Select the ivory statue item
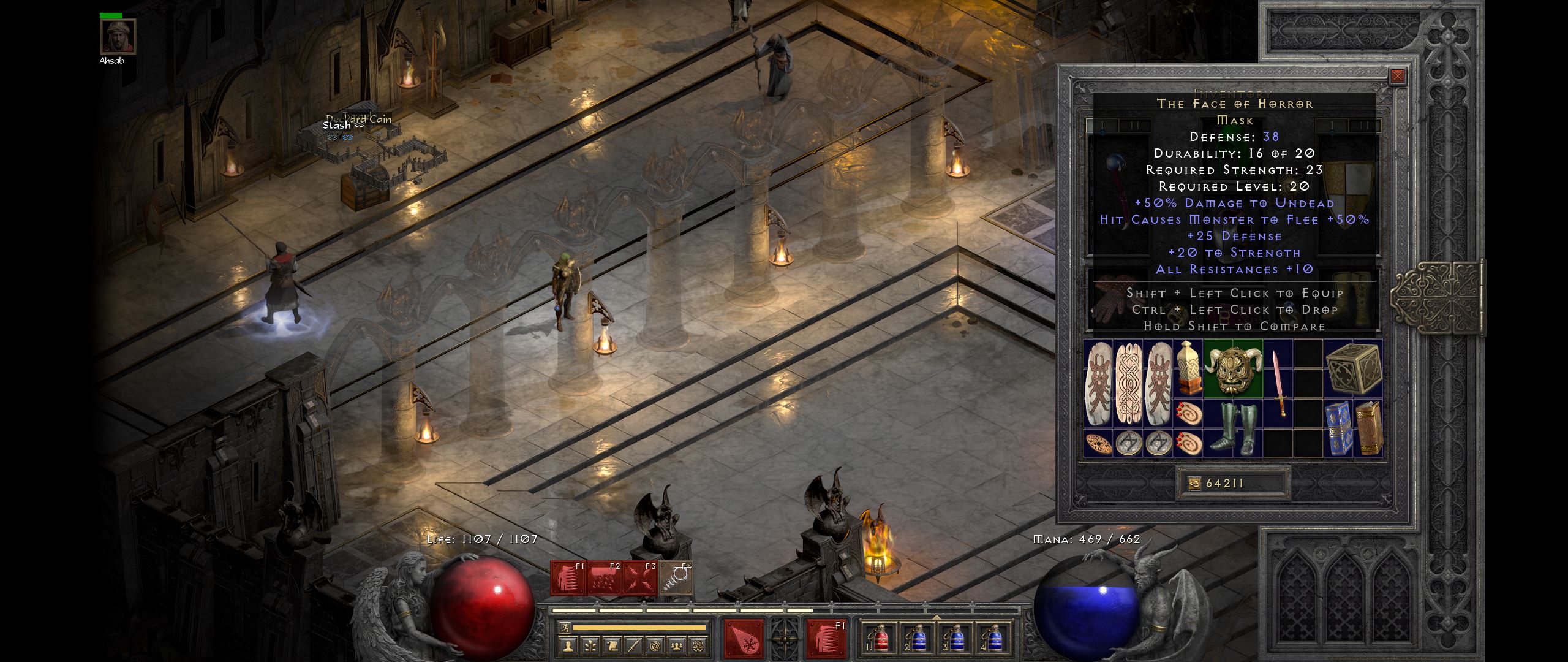1568x662 pixels. click(1188, 369)
